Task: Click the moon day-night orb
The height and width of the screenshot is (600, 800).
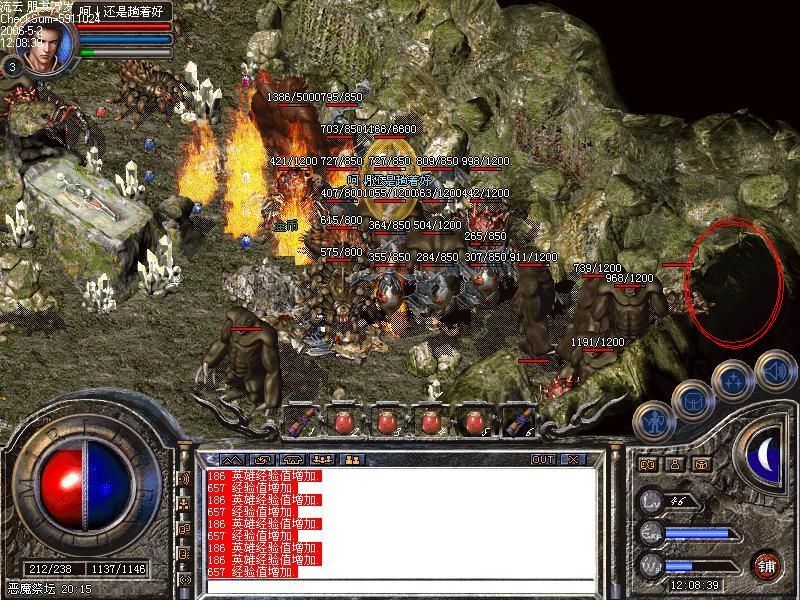Action: tap(768, 457)
